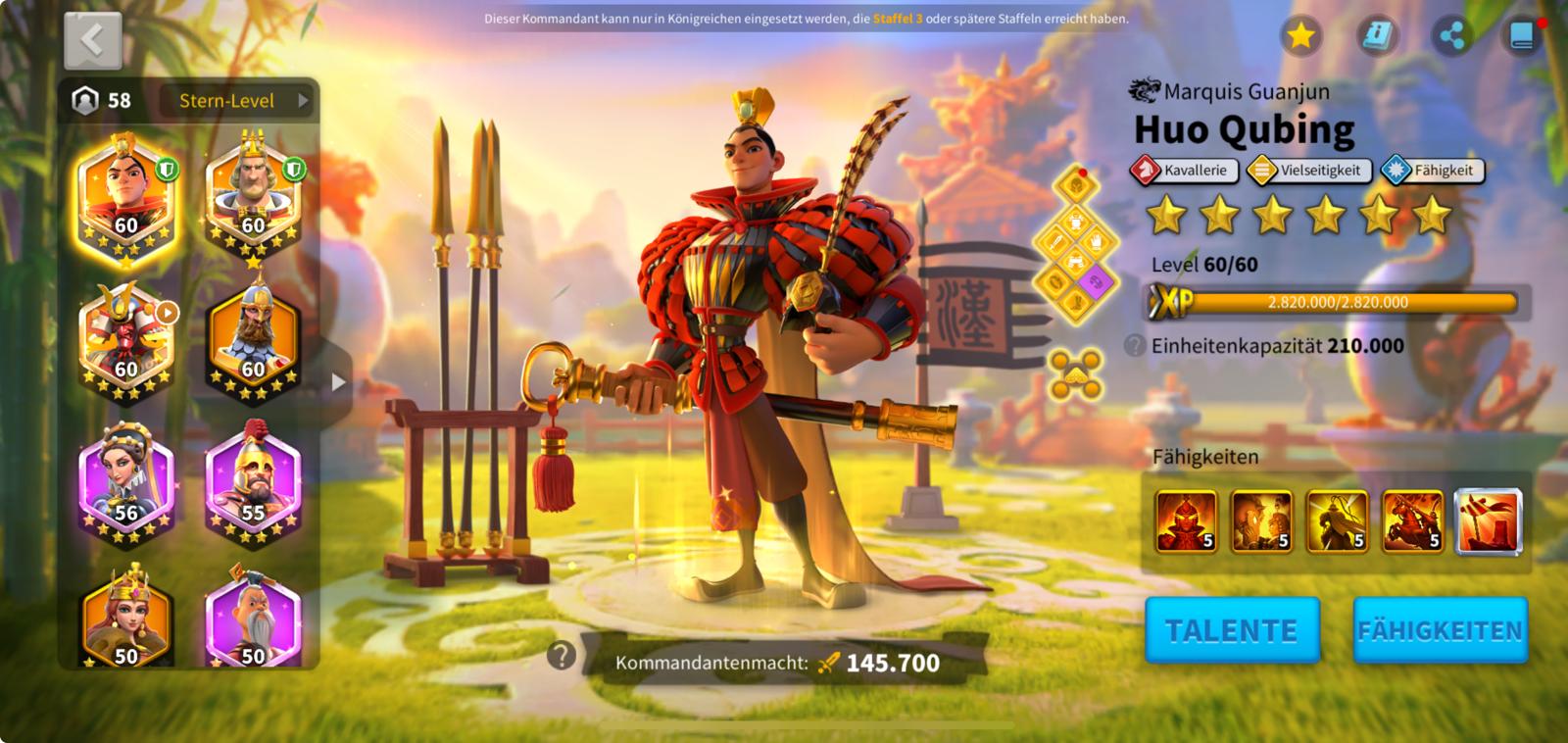Open the TALENTE screen

pos(1232,630)
